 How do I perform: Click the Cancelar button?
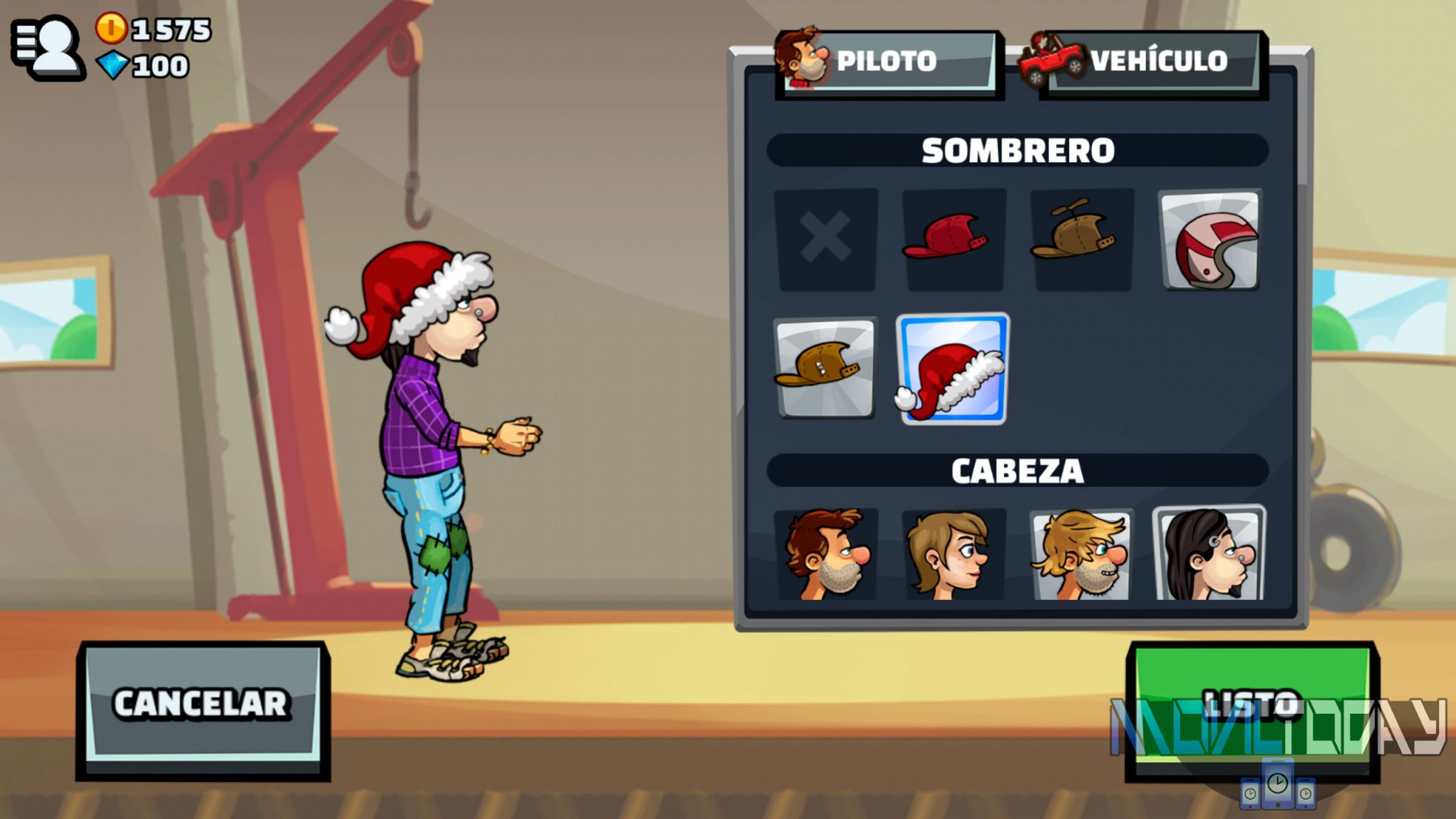pos(203,705)
